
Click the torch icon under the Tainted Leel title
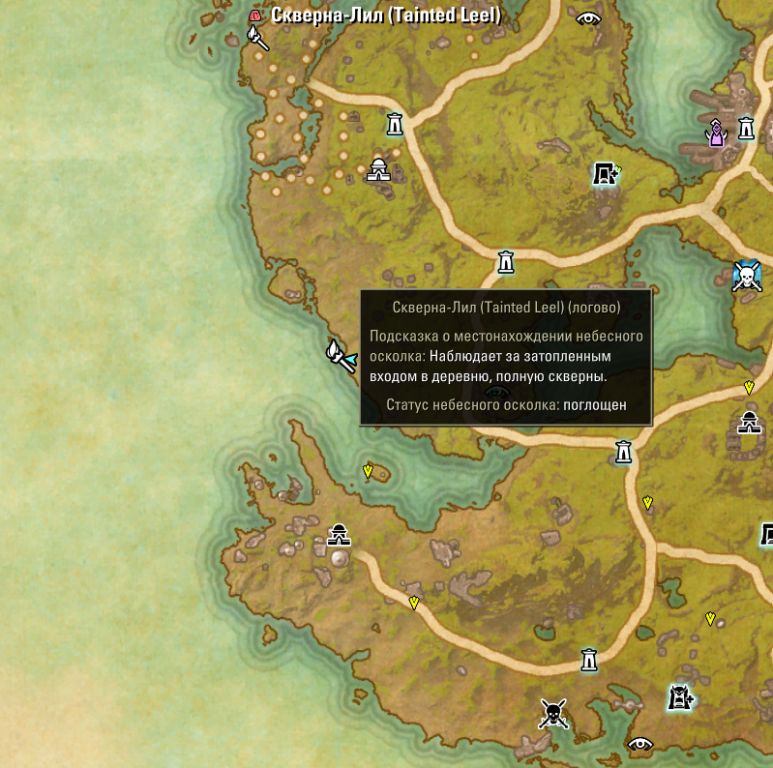[x=258, y=39]
